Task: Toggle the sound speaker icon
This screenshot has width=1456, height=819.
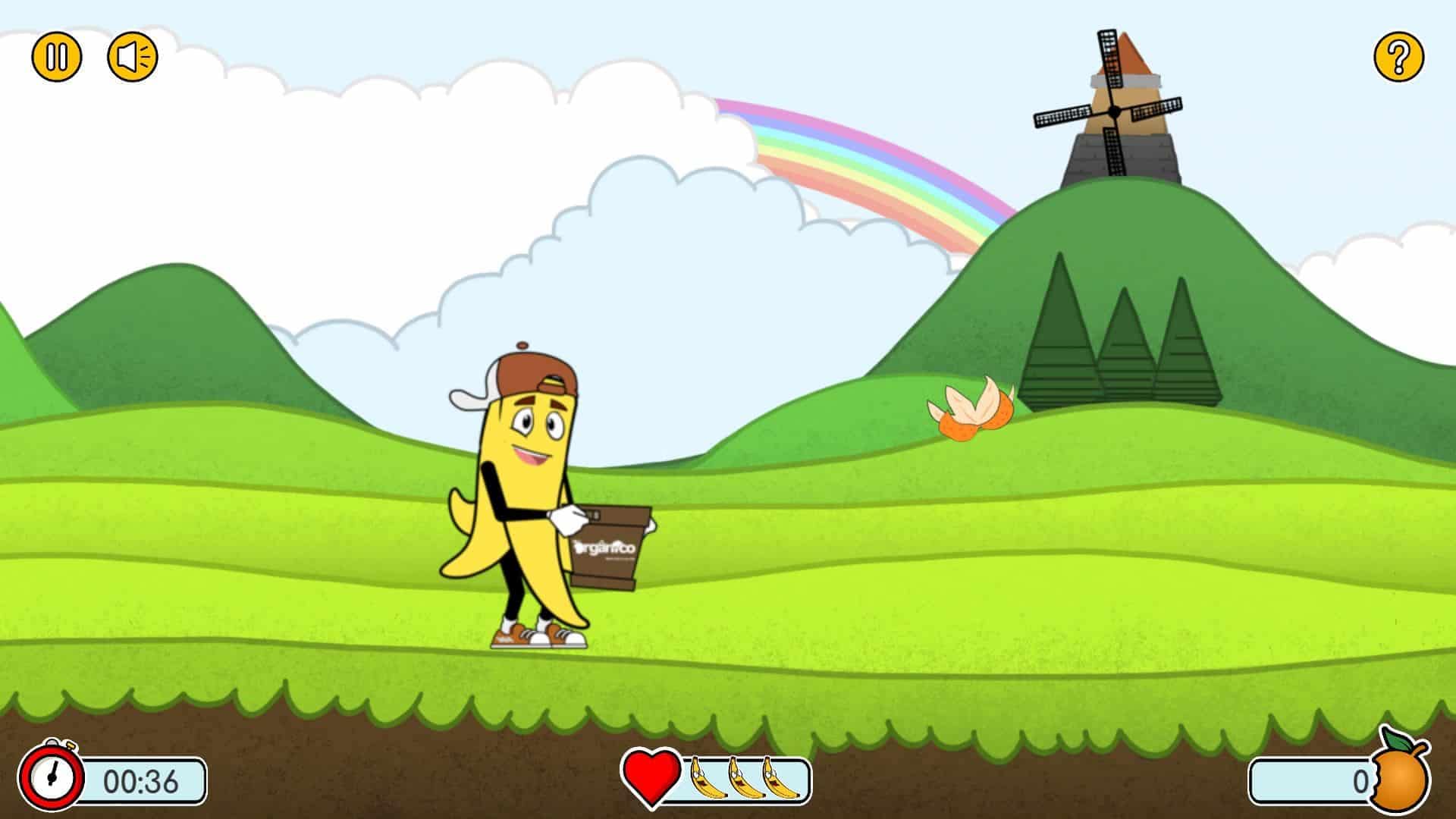Action: 133,57
